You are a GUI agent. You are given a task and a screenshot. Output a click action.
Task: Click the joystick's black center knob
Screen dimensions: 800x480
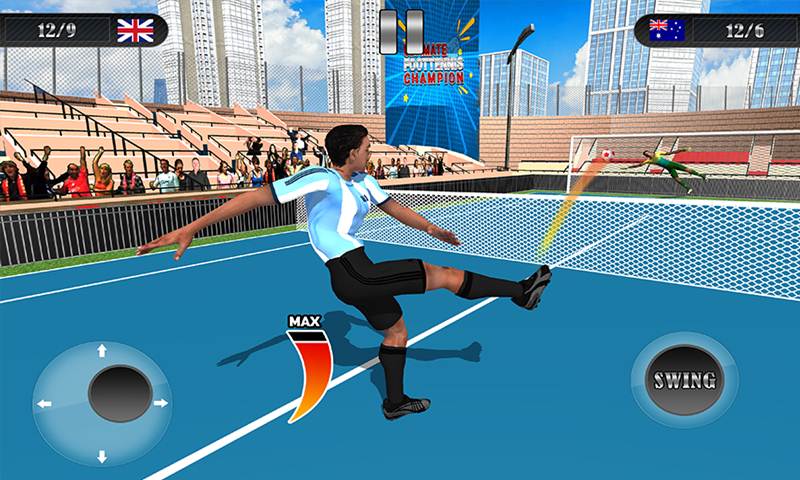[120, 393]
